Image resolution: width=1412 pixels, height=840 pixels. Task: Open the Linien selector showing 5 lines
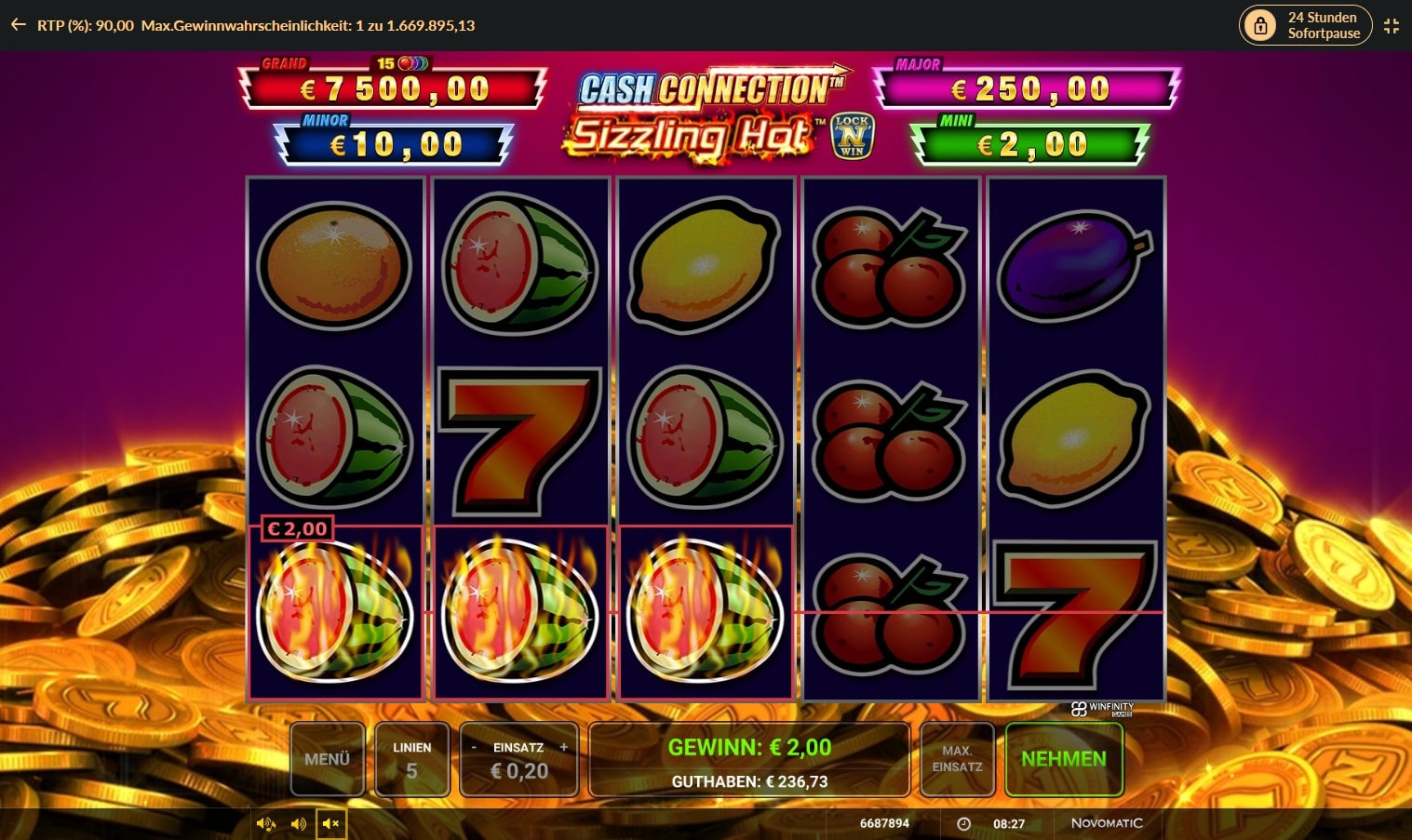[x=412, y=759]
